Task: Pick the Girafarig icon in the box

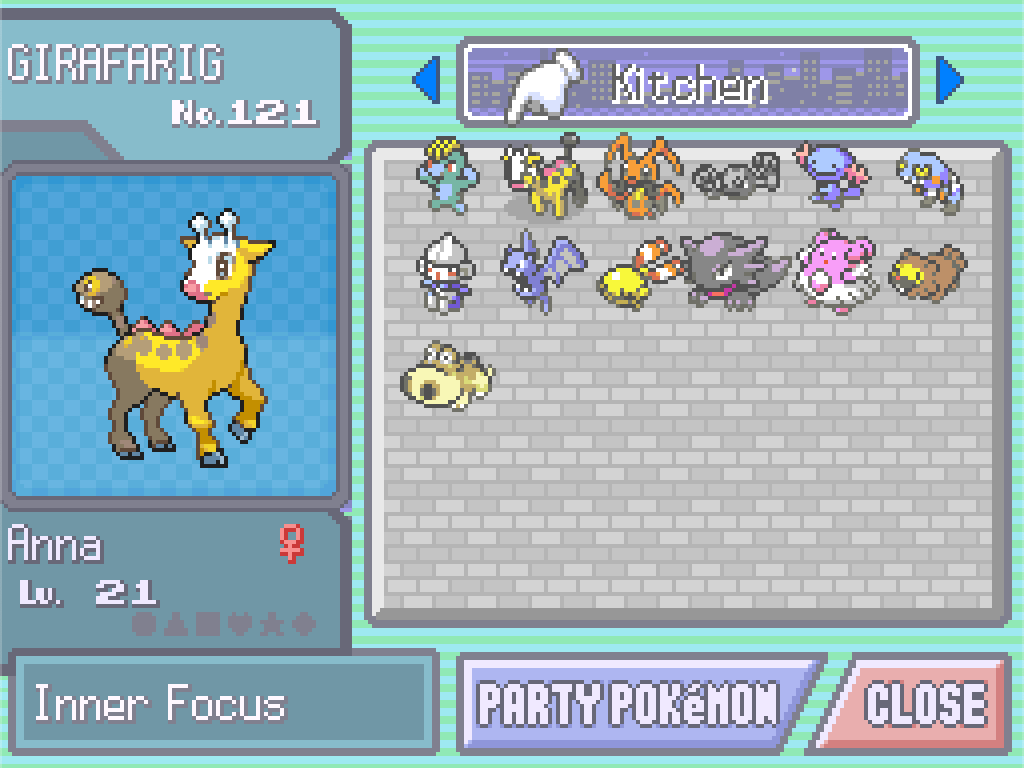Action: tap(540, 180)
